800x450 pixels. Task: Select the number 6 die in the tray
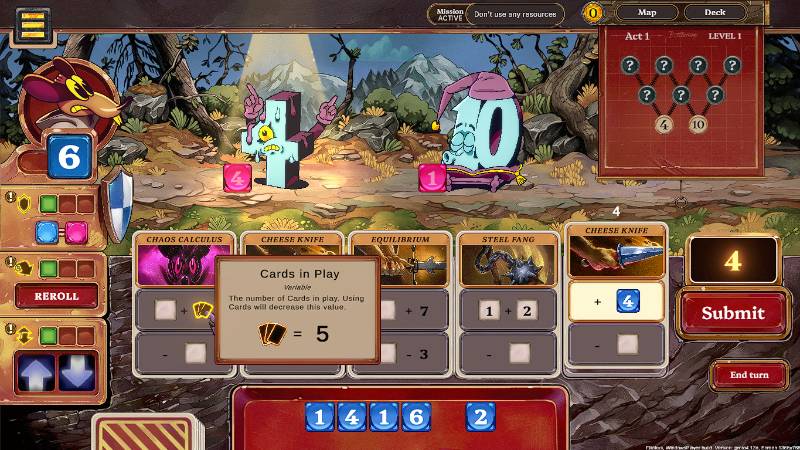click(x=415, y=416)
